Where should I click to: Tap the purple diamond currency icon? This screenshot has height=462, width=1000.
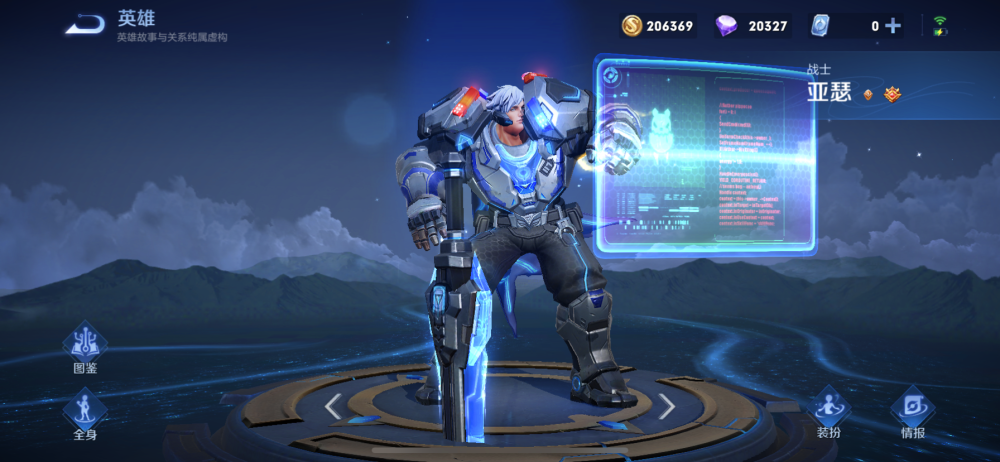coord(727,26)
